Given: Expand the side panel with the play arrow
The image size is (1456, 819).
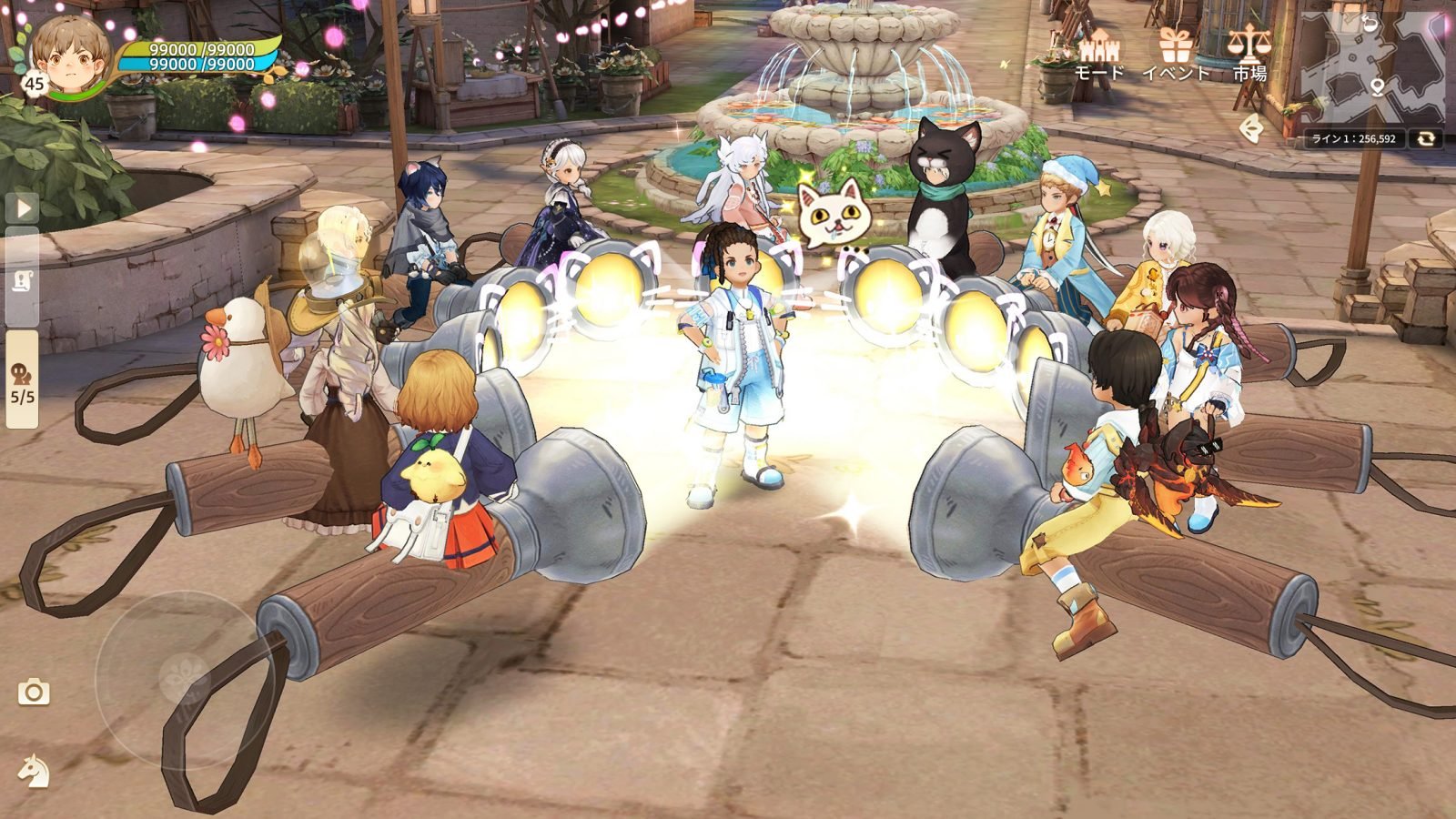Looking at the screenshot, I should point(24,207).
